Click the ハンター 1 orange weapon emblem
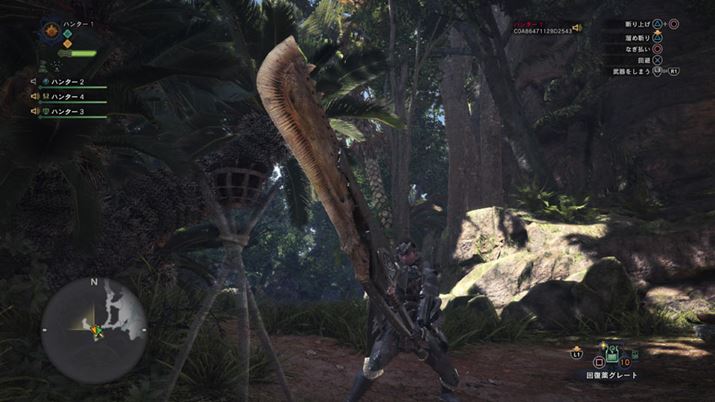 pyautogui.click(x=51, y=32)
